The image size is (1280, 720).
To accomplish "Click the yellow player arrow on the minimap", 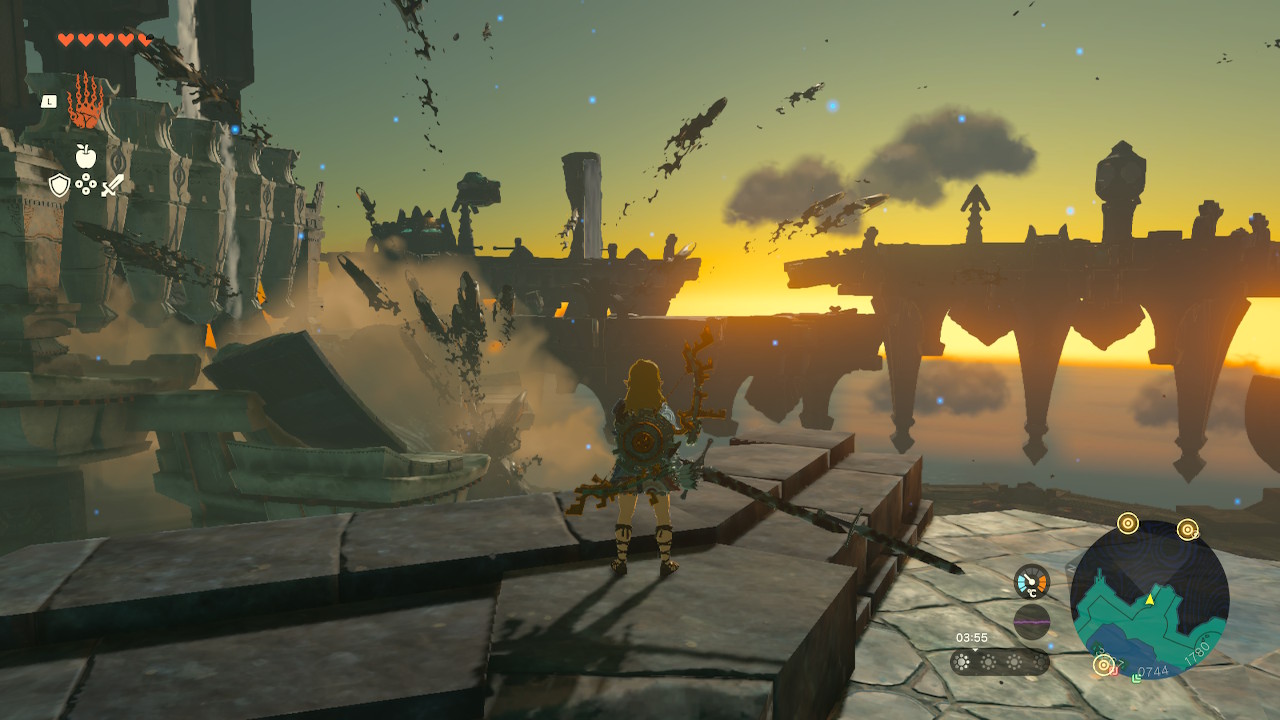I will [x=1150, y=599].
